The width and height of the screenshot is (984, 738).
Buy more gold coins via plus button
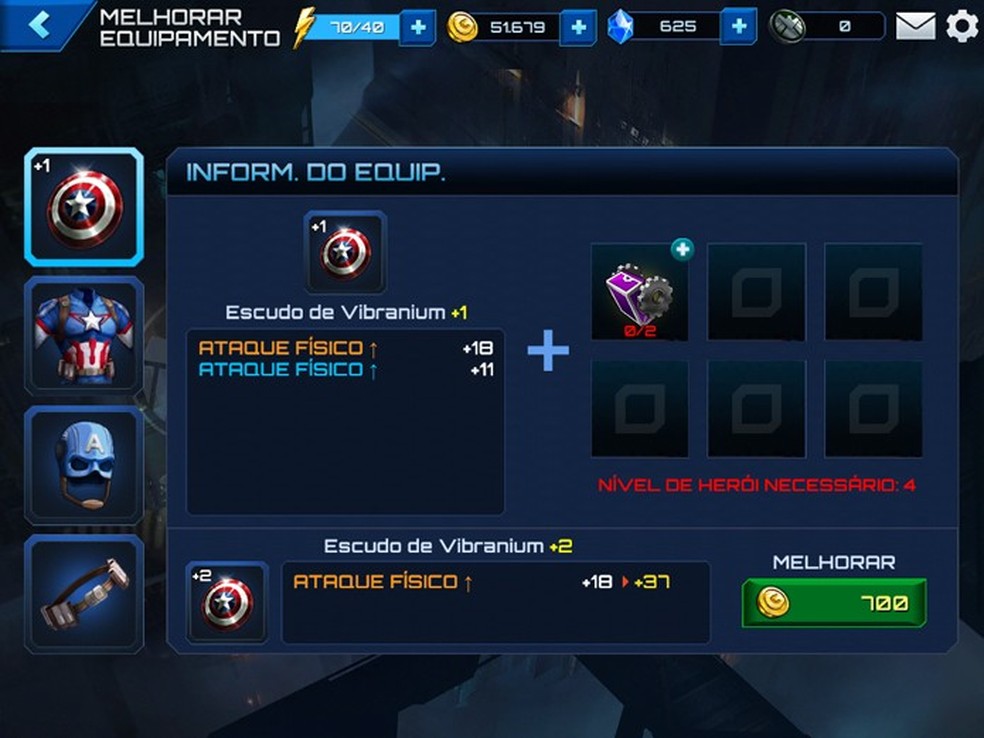point(578,27)
